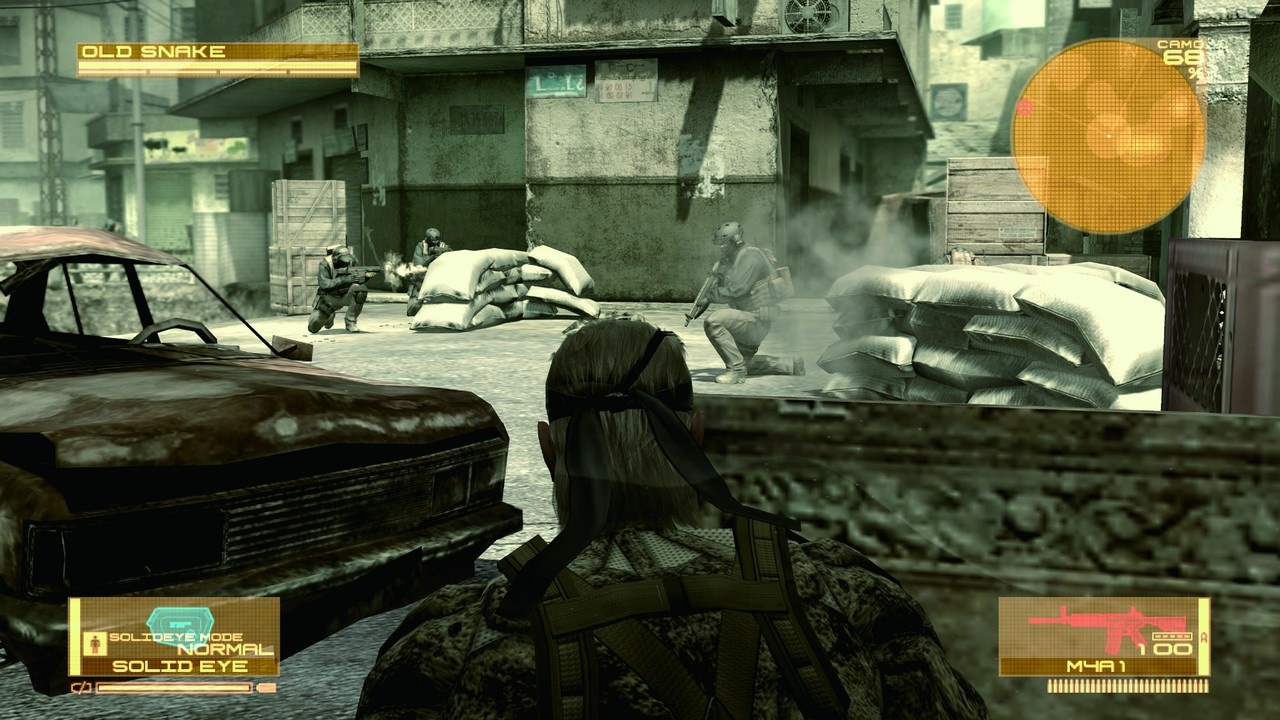This screenshot has width=1280, height=720.
Task: Toggle the SolidEye NORMAL mode setting
Action: (227, 649)
